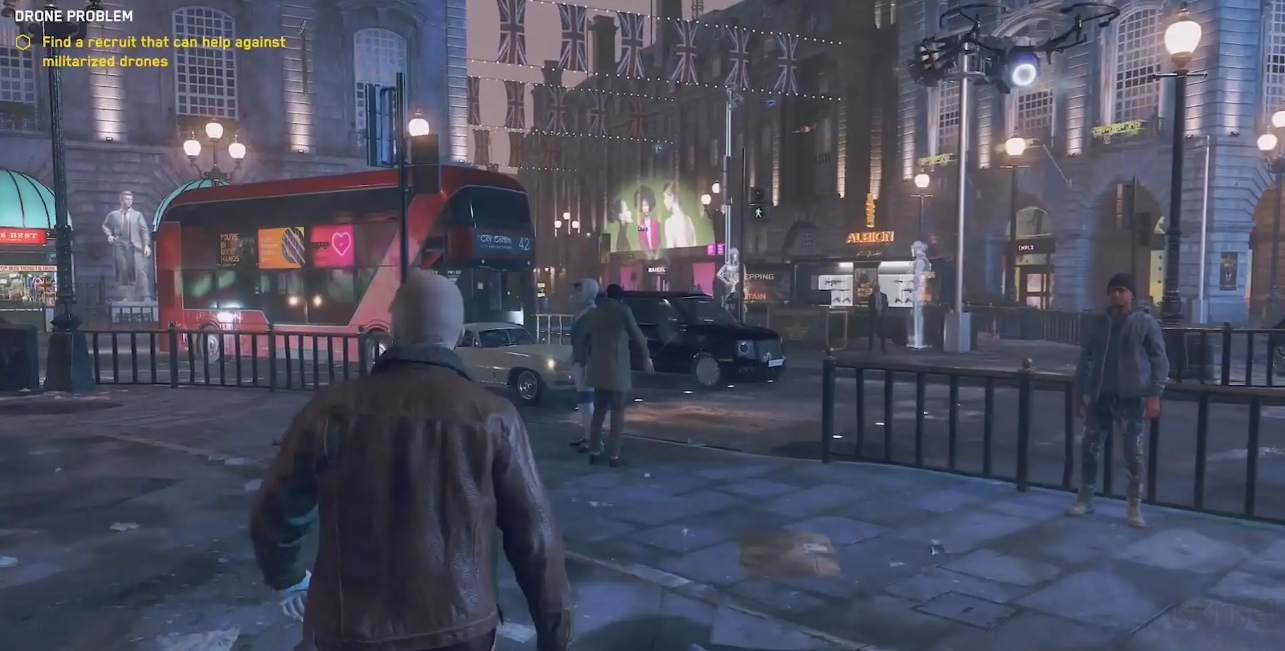Screen dimensions: 1285x651
Task: Select the Drone Problem mission title
Action: click(x=74, y=16)
